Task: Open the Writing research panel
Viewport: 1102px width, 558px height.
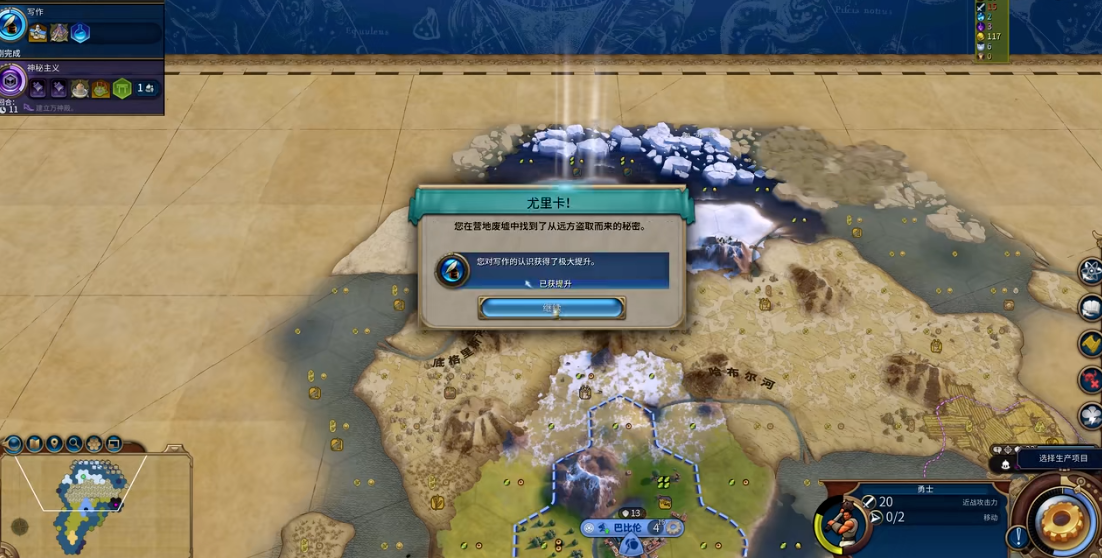Action: (x=13, y=25)
